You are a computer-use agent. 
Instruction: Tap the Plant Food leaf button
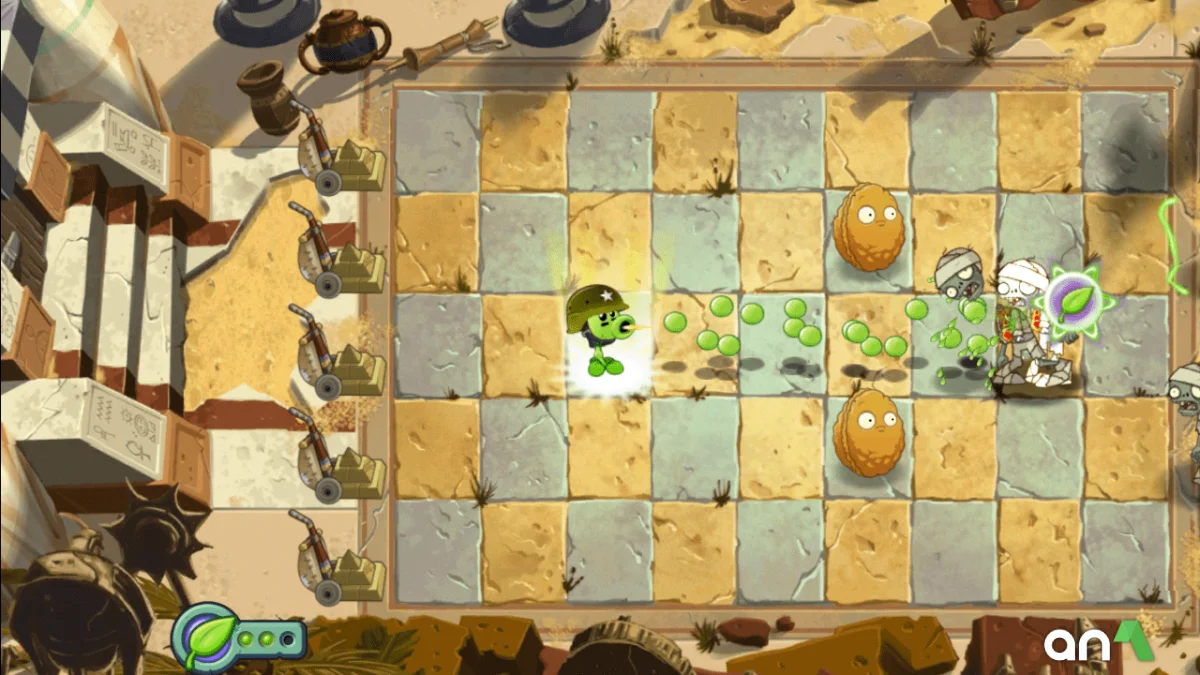click(x=208, y=637)
